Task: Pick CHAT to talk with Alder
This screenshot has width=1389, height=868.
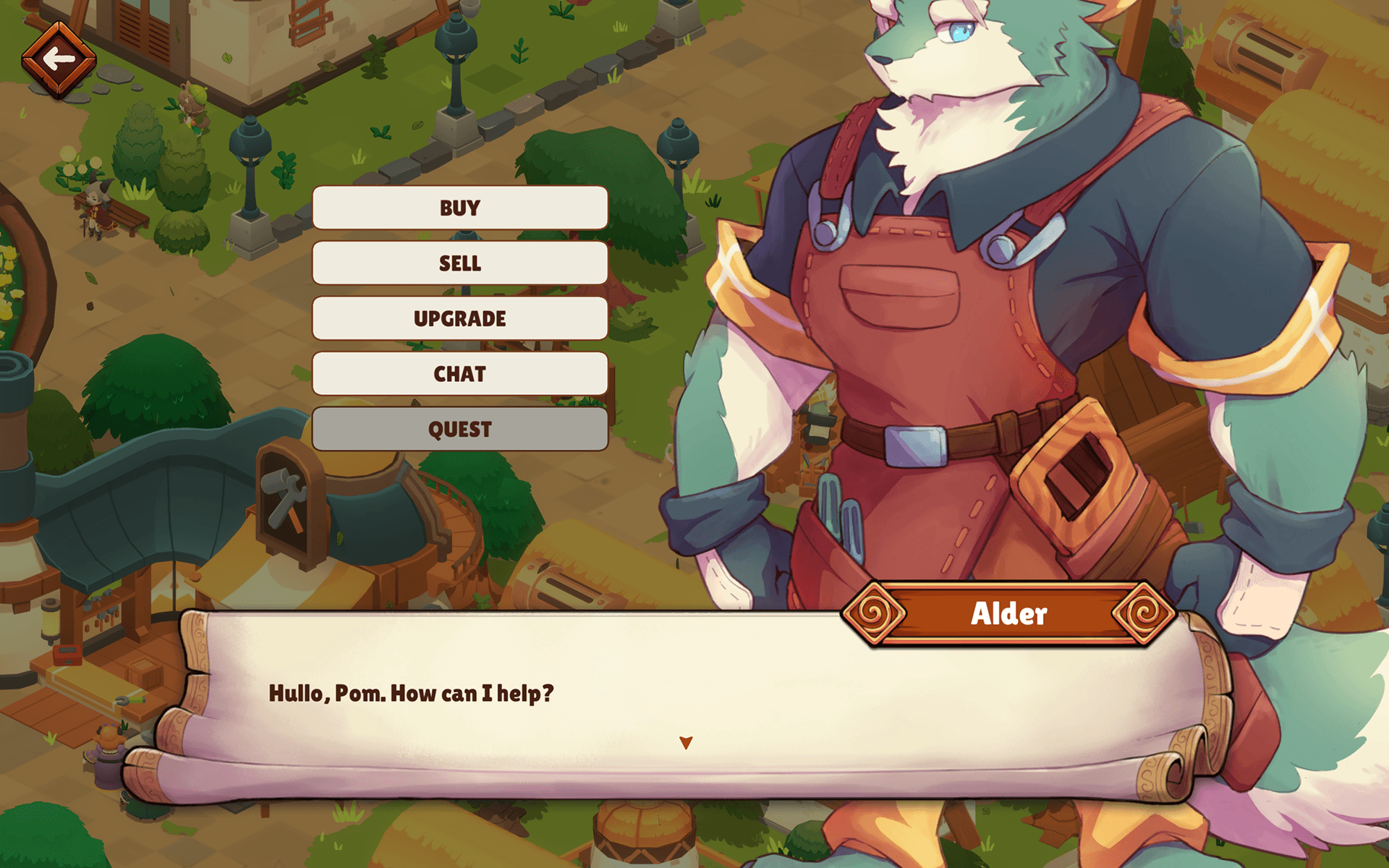Action: coord(459,374)
